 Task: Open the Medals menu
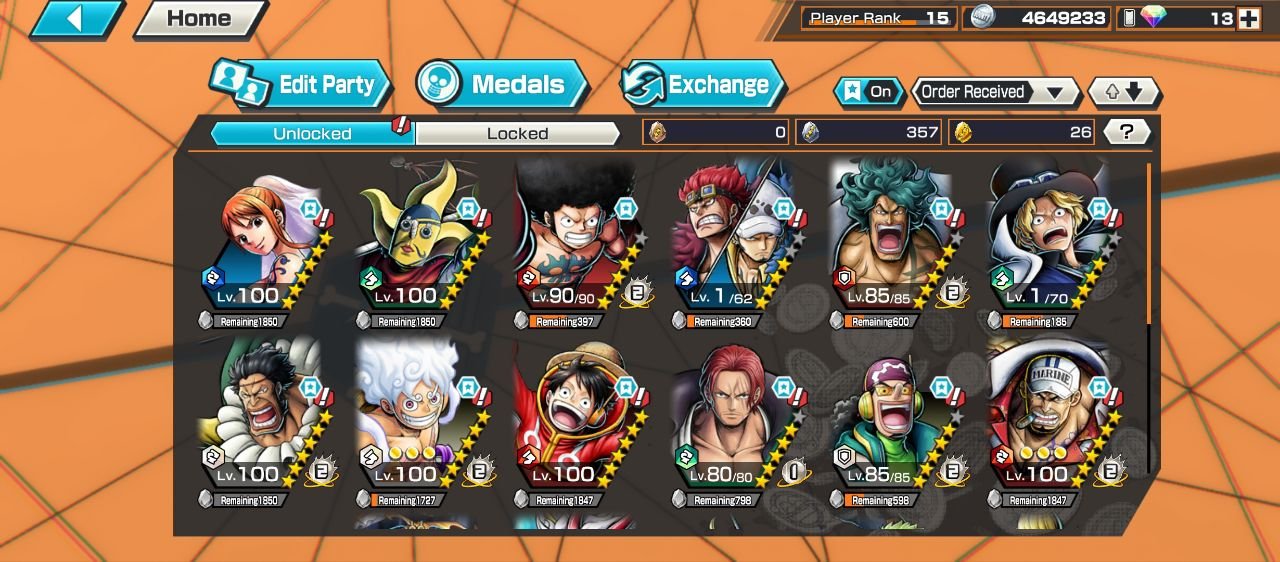[503, 85]
